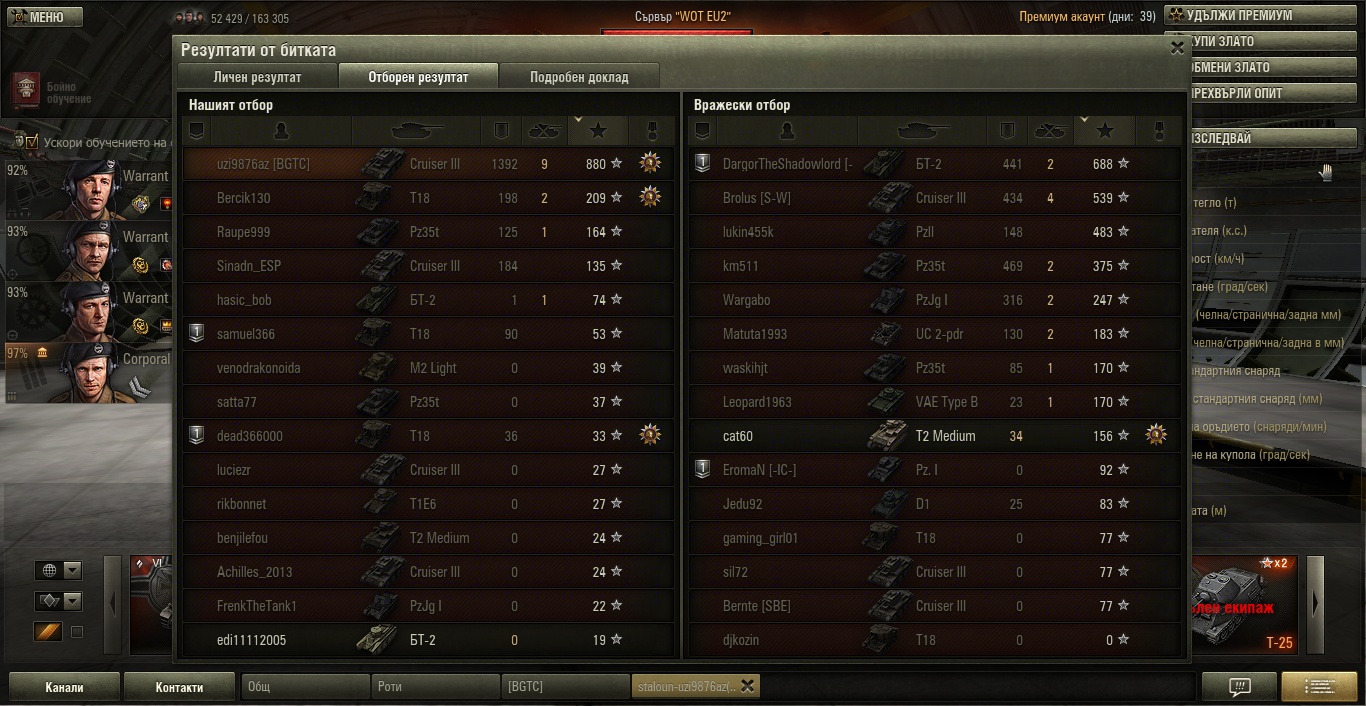Viewport: 1366px width, 706px height.
Task: Click the УДЪЛЖИ ПРЕМИУМ button
Action: (x=1238, y=16)
